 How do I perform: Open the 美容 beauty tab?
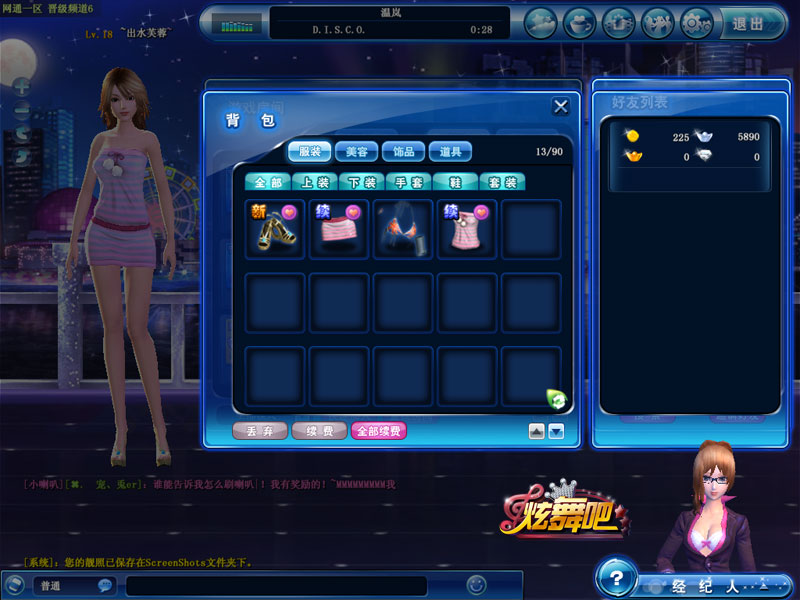point(357,152)
